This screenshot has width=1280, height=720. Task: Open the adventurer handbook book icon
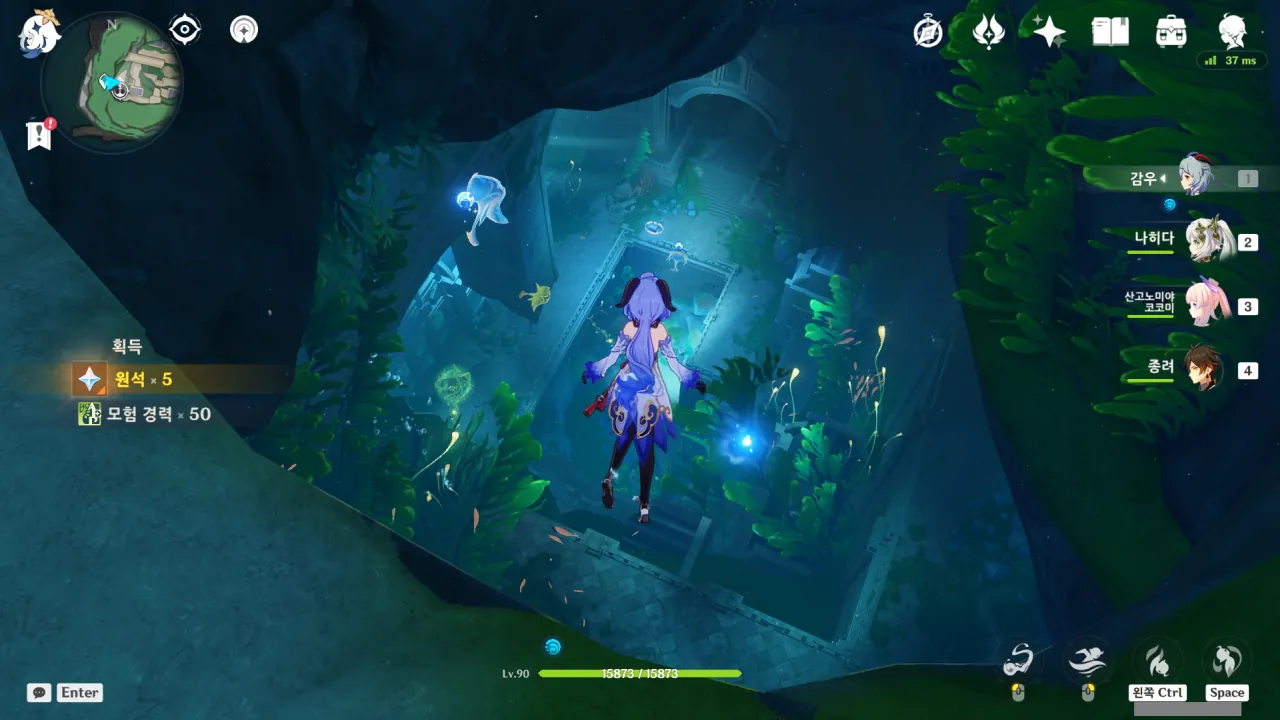(1110, 32)
